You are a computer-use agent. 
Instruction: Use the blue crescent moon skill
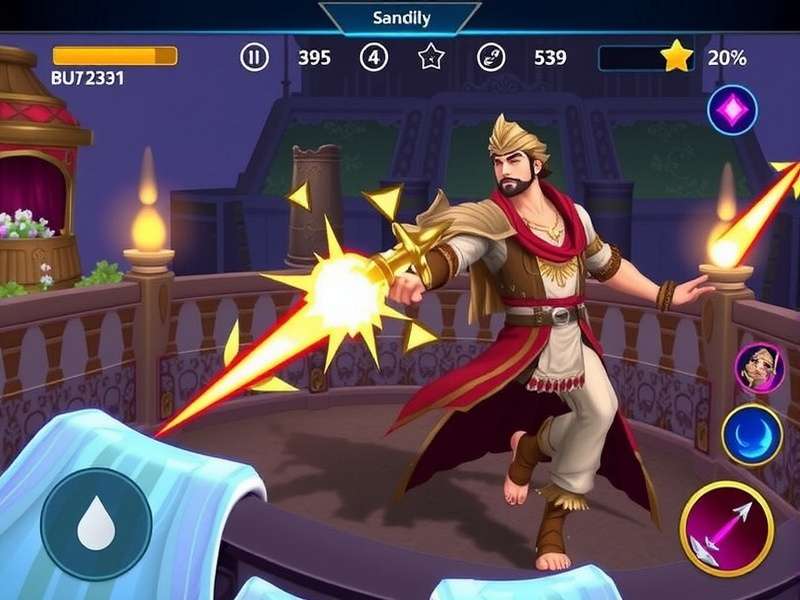[752, 435]
